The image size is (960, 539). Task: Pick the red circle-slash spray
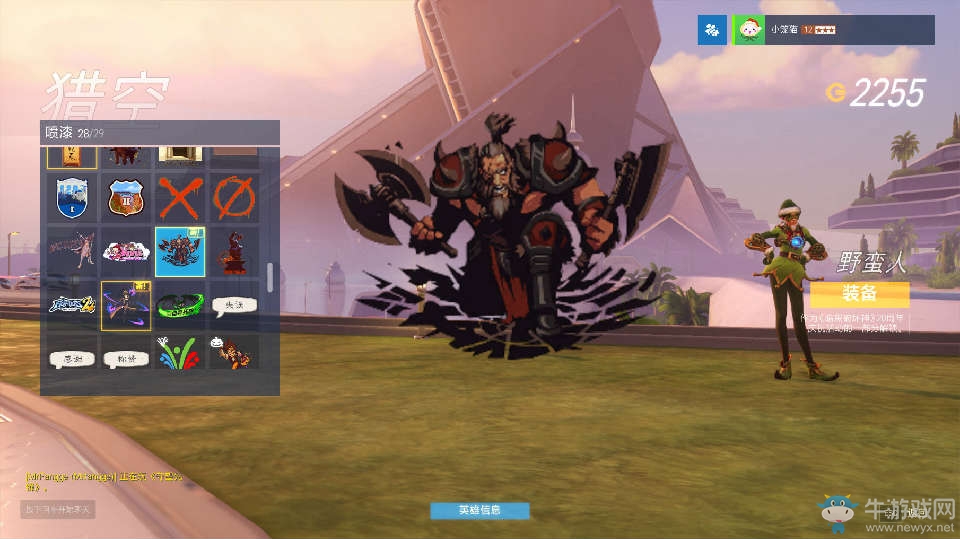click(234, 197)
